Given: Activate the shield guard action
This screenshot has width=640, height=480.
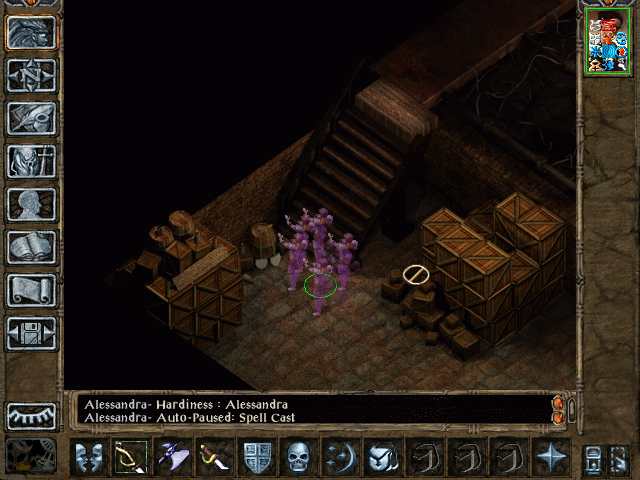Looking at the screenshot, I should coord(256,458).
